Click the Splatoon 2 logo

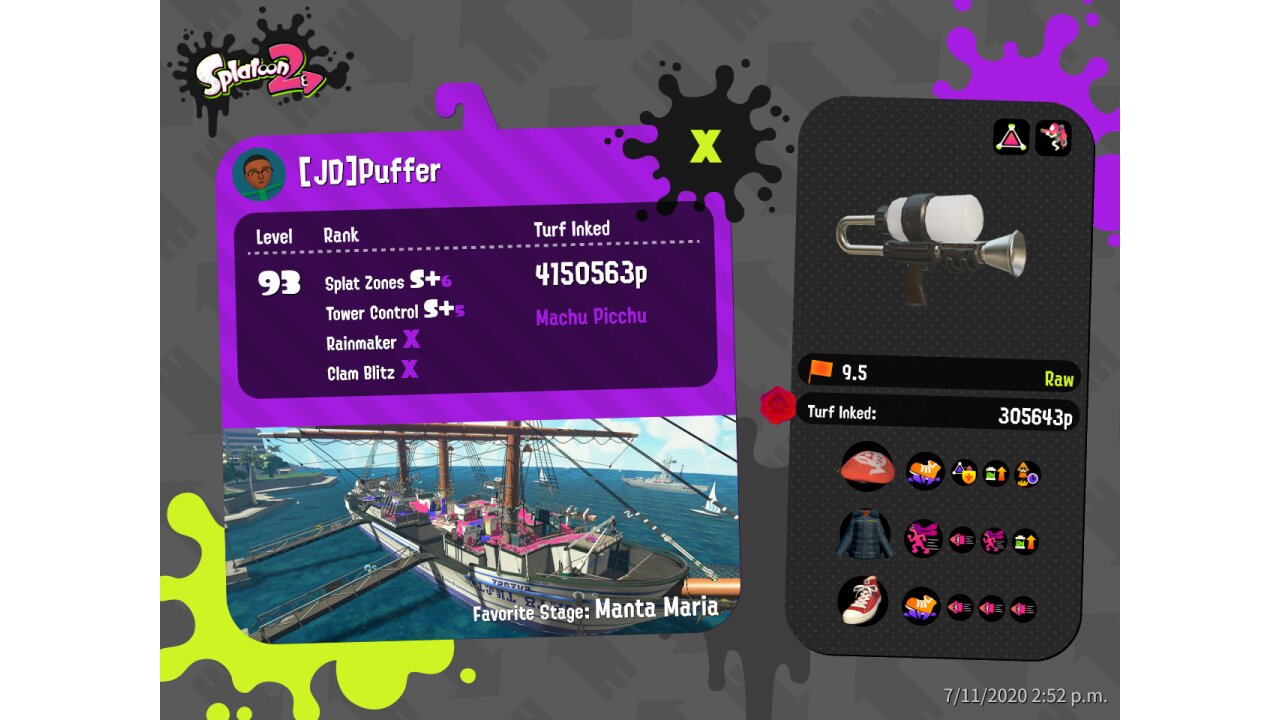tap(262, 72)
